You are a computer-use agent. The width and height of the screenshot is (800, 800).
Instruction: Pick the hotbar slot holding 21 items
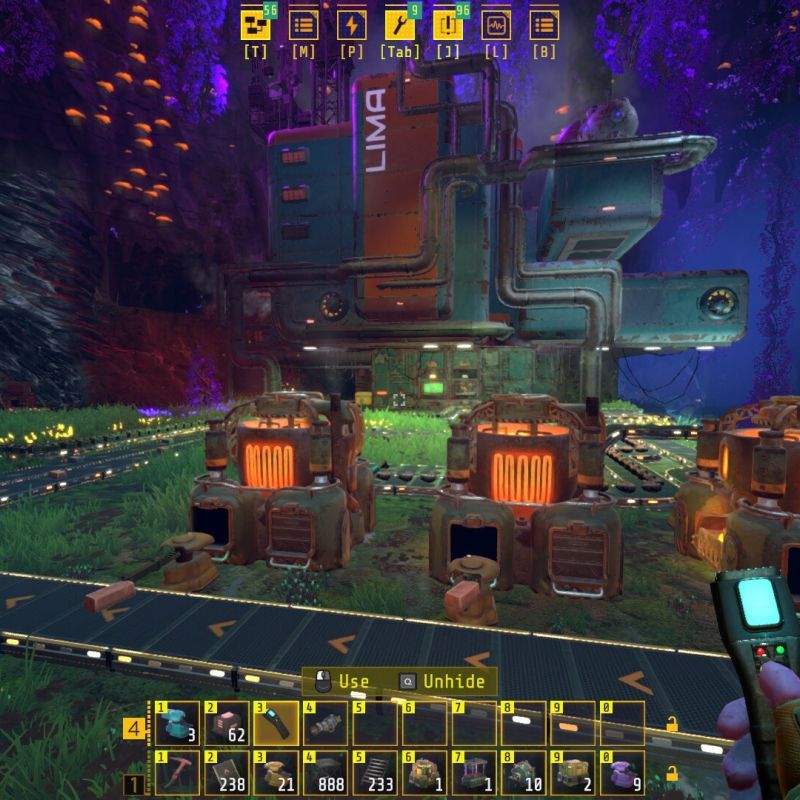pos(274,772)
